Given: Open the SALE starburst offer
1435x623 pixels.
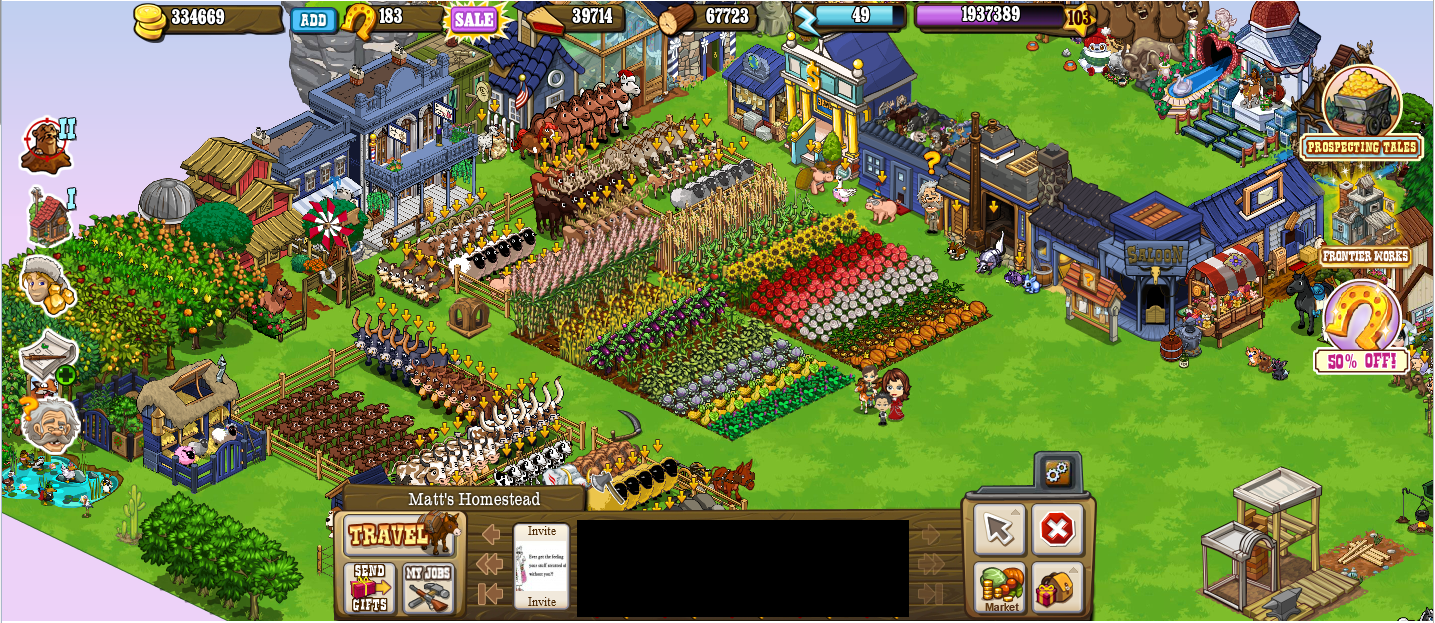Looking at the screenshot, I should click(474, 19).
